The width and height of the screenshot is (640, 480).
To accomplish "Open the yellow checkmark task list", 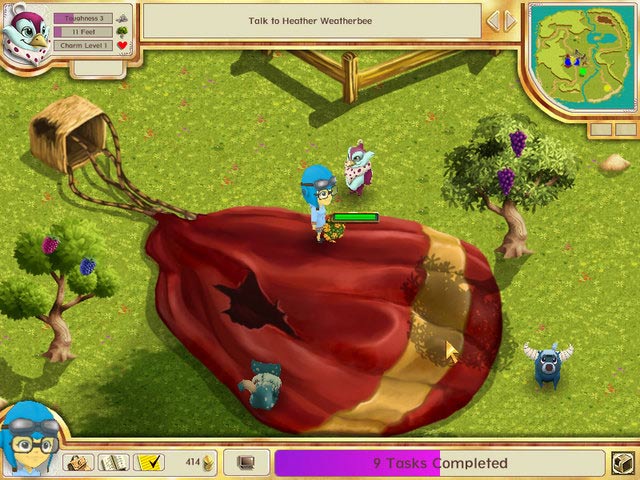I will point(149,462).
